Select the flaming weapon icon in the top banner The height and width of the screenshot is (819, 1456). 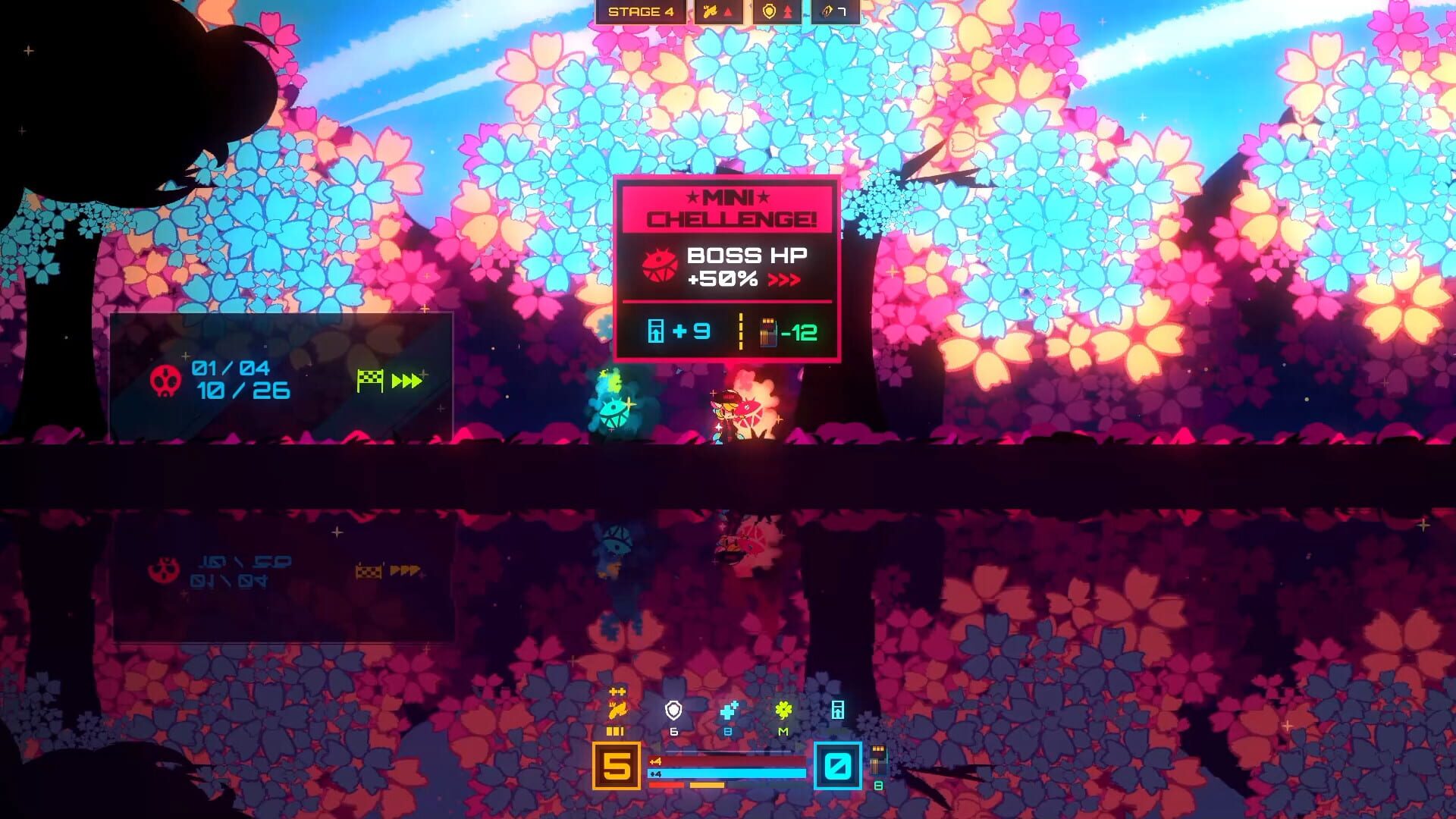coord(711,11)
